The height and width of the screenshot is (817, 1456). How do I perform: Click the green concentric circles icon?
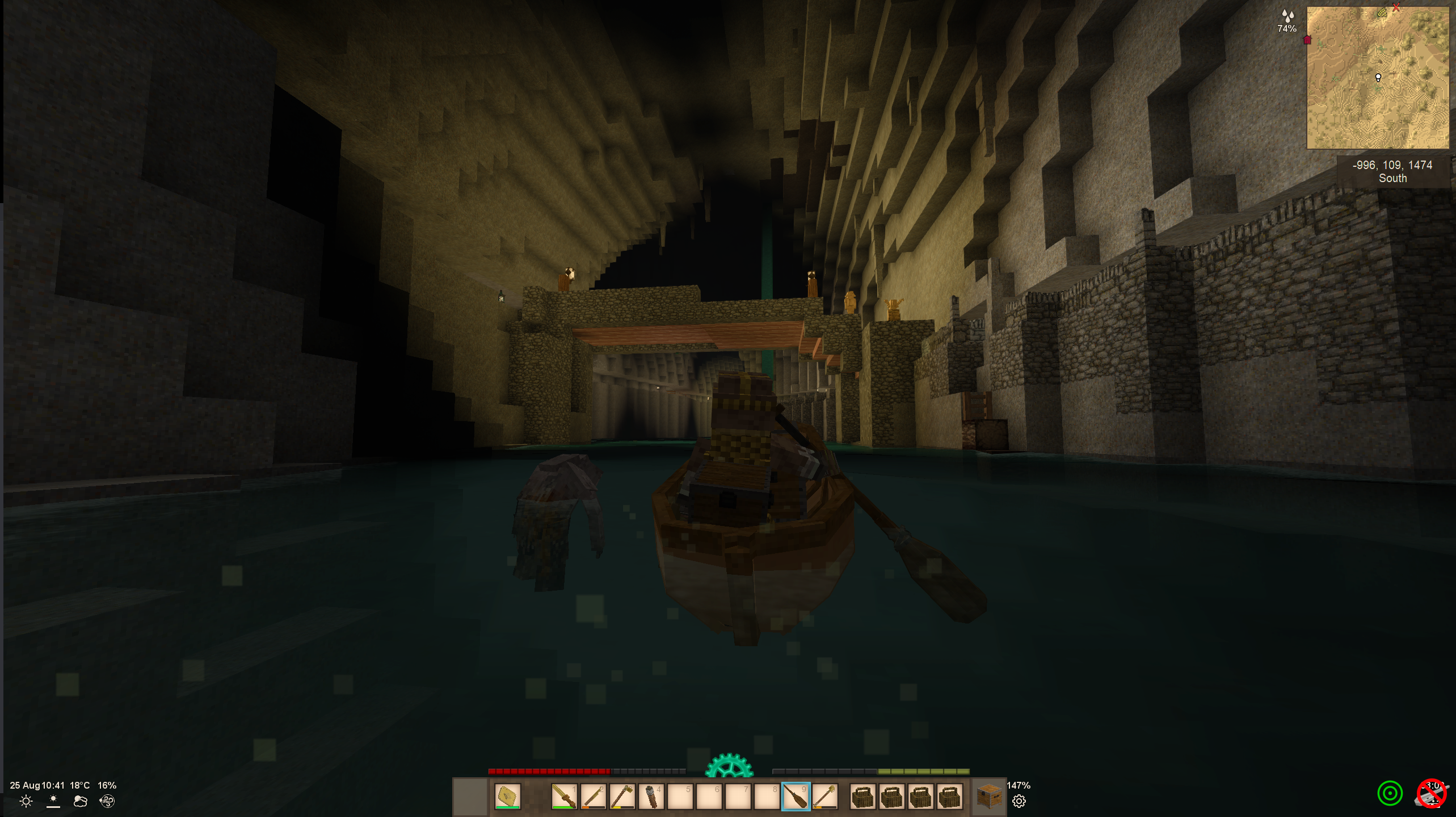[x=1390, y=793]
